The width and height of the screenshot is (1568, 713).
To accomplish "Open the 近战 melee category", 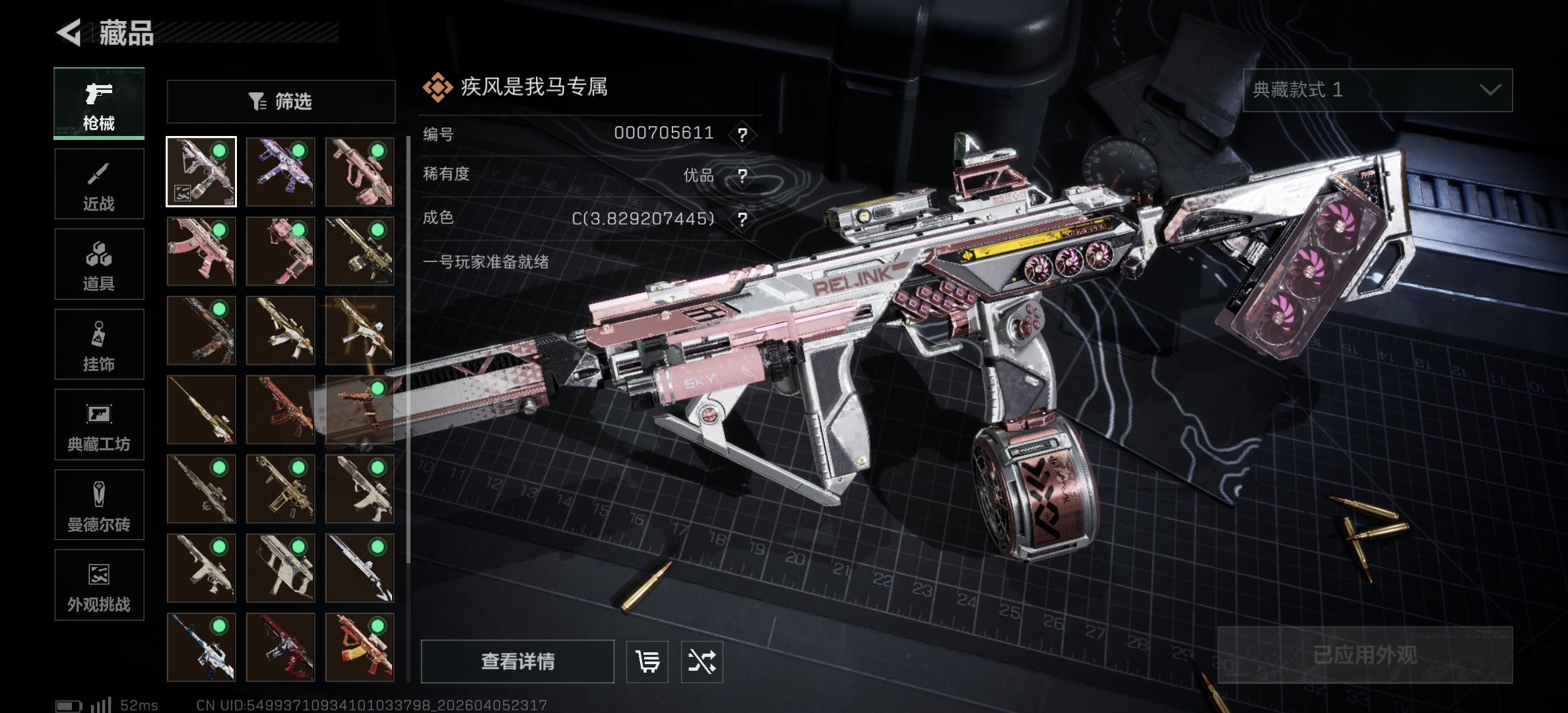I will point(99,184).
